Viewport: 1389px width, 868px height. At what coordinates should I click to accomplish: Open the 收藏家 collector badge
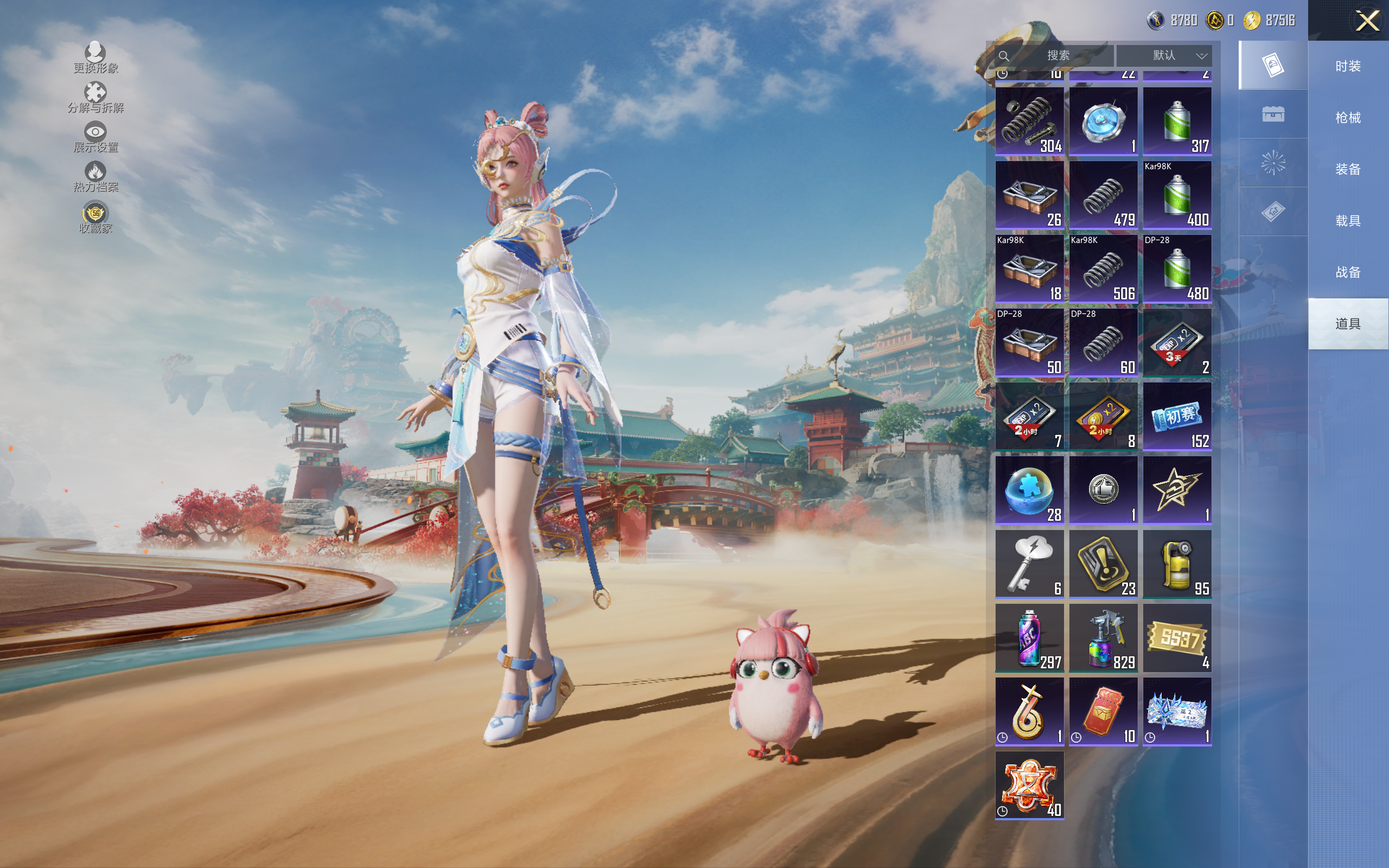tap(95, 218)
